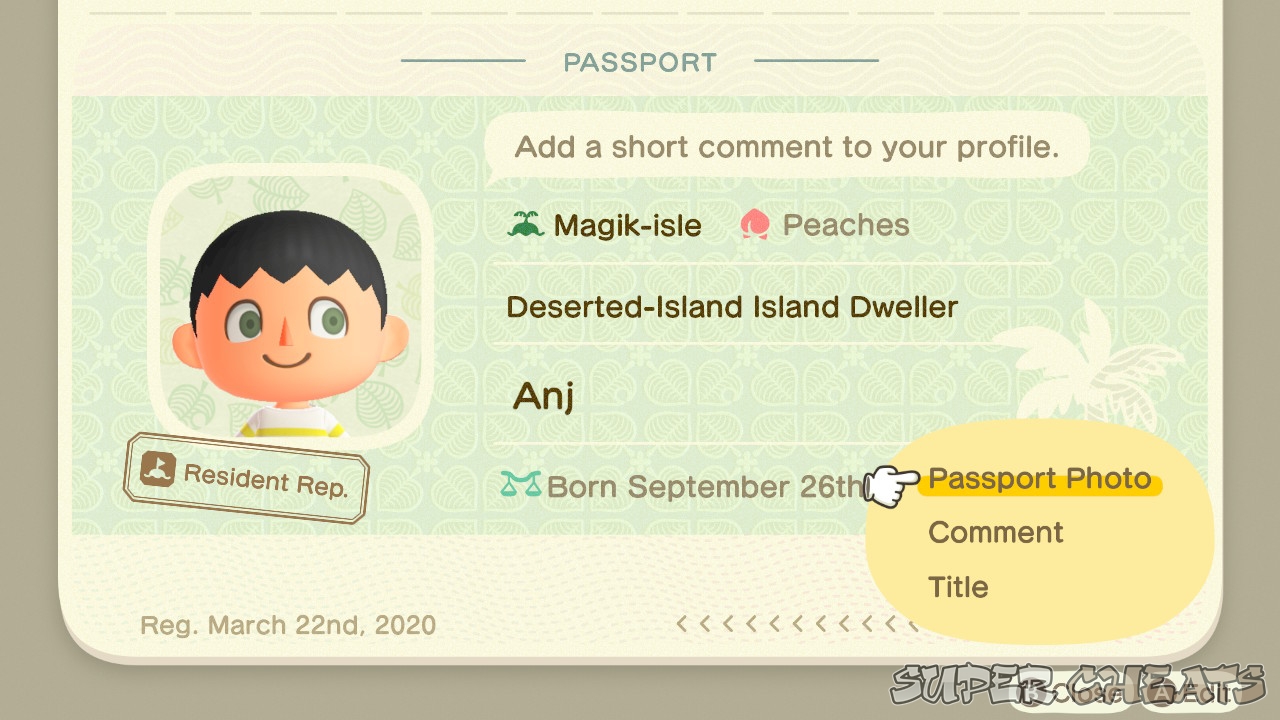Select the name Anj on the passport
1280x720 pixels.
click(543, 395)
